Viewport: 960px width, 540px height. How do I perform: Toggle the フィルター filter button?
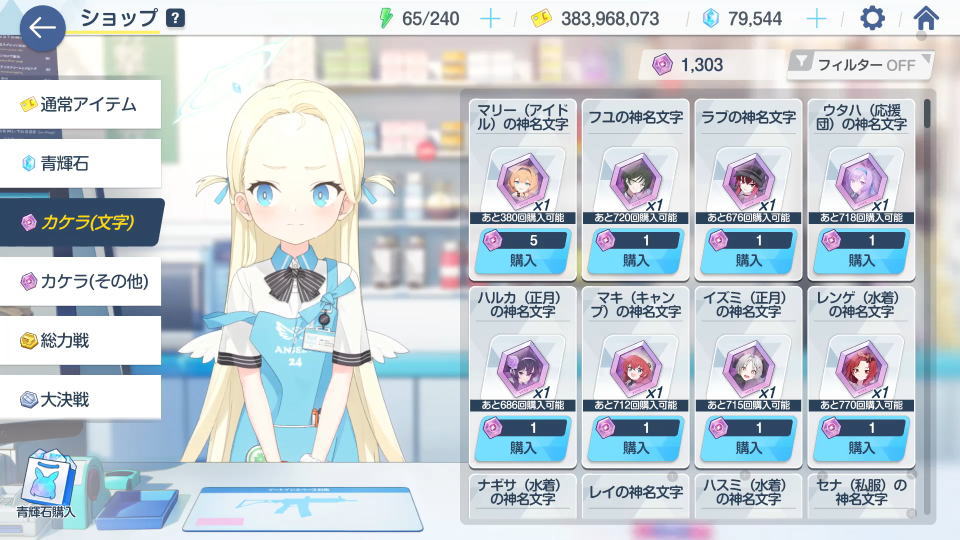(x=860, y=65)
